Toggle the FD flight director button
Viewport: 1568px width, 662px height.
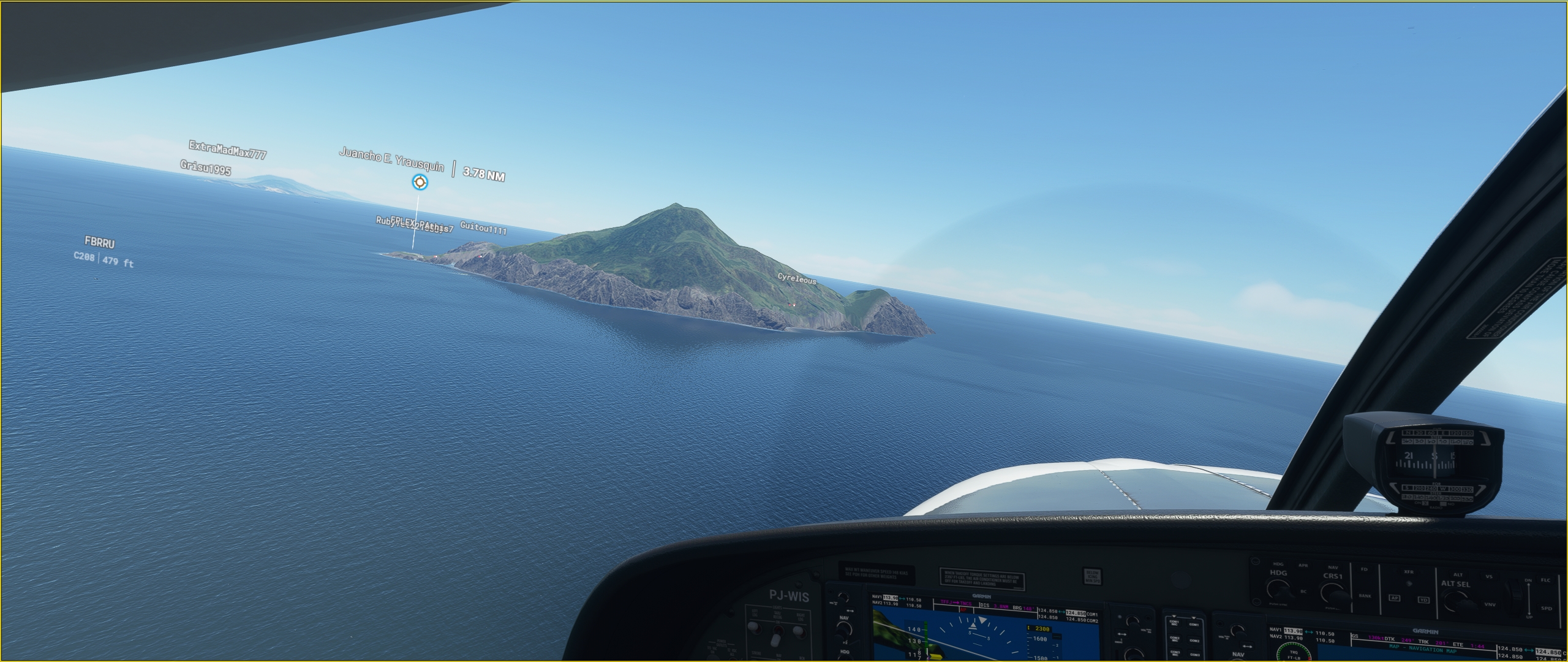click(1364, 569)
